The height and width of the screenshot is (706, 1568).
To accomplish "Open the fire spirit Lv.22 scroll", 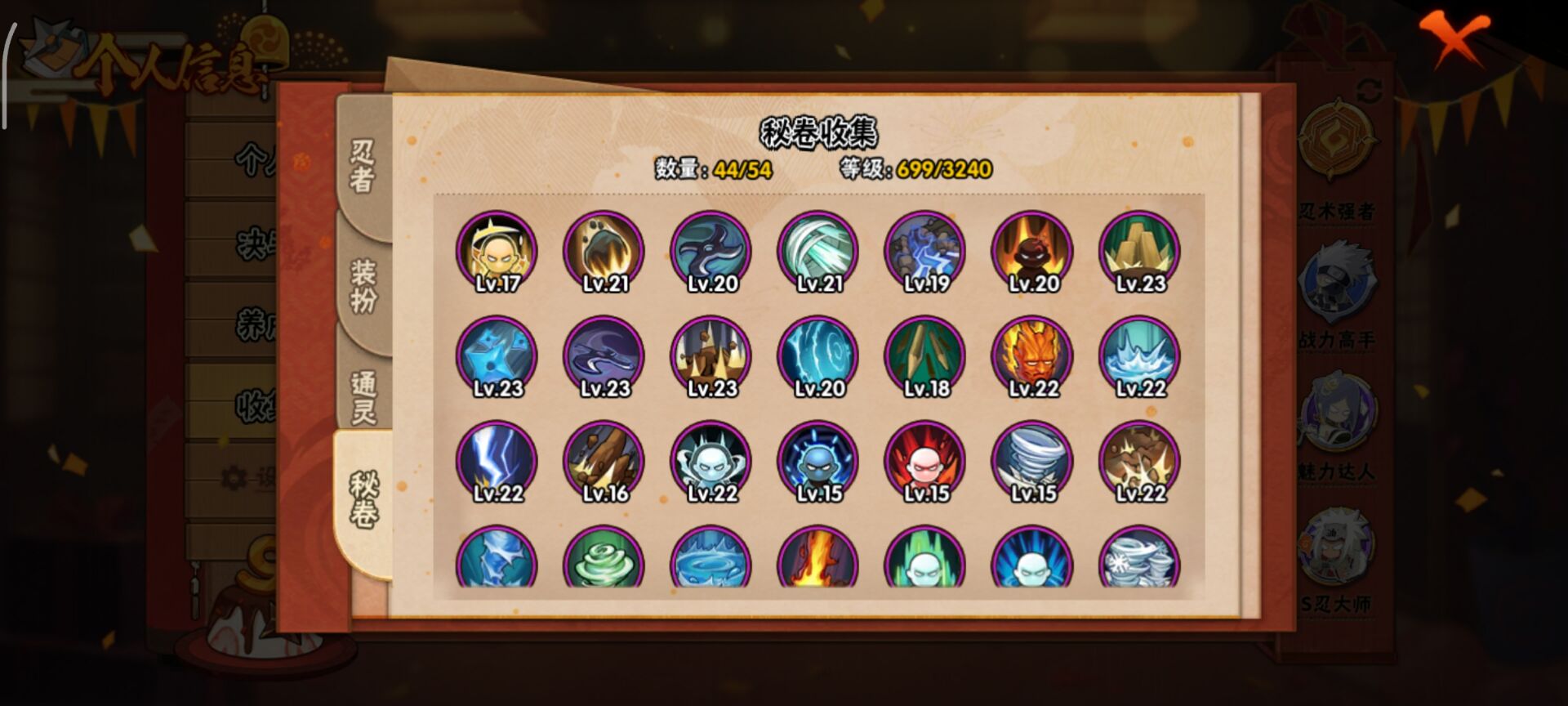I will coord(1031,355).
